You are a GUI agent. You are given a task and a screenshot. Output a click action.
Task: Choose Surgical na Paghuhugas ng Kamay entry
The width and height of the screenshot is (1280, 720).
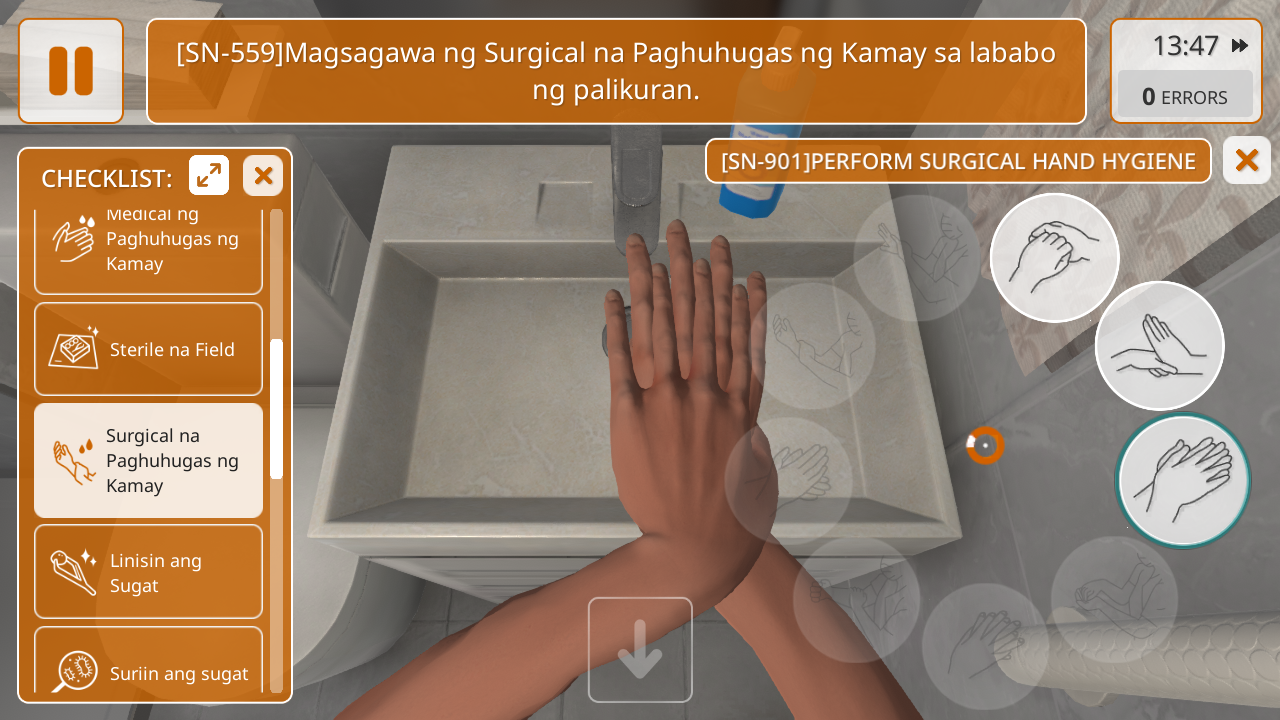(x=149, y=460)
